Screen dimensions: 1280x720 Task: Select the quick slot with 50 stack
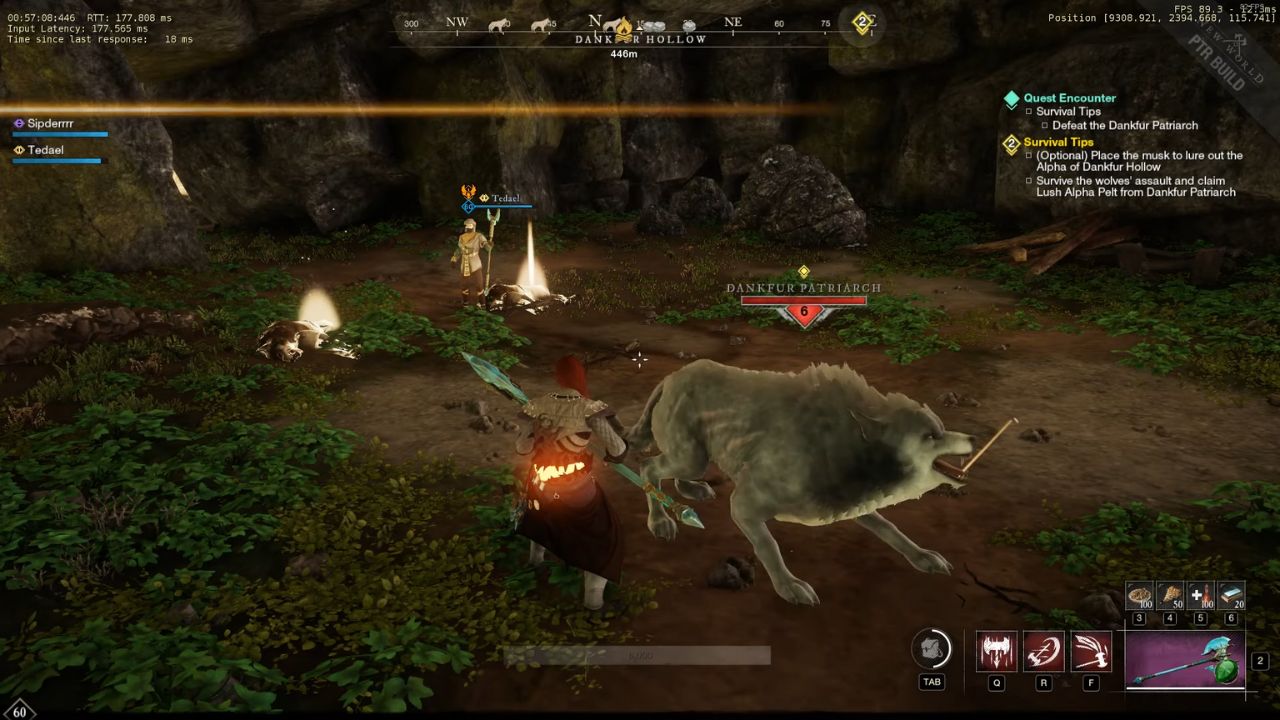[1170, 596]
